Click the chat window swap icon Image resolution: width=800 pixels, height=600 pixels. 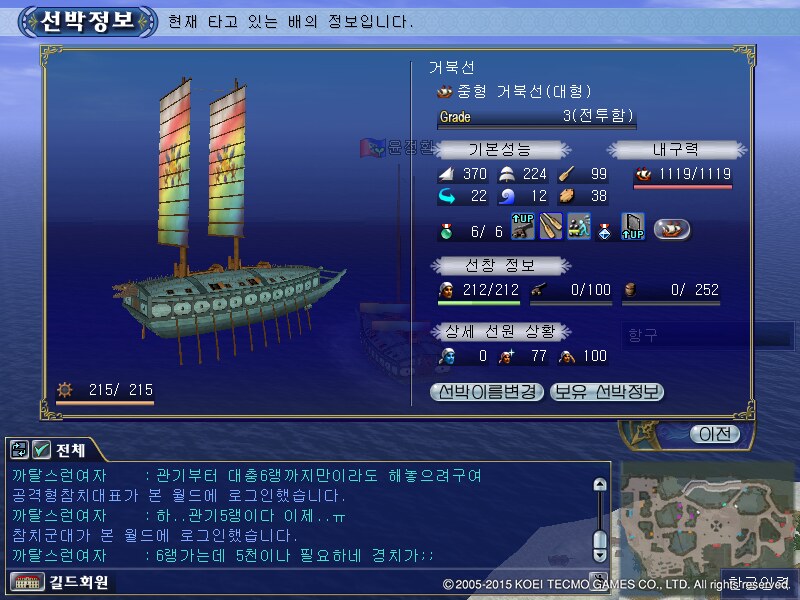20,449
